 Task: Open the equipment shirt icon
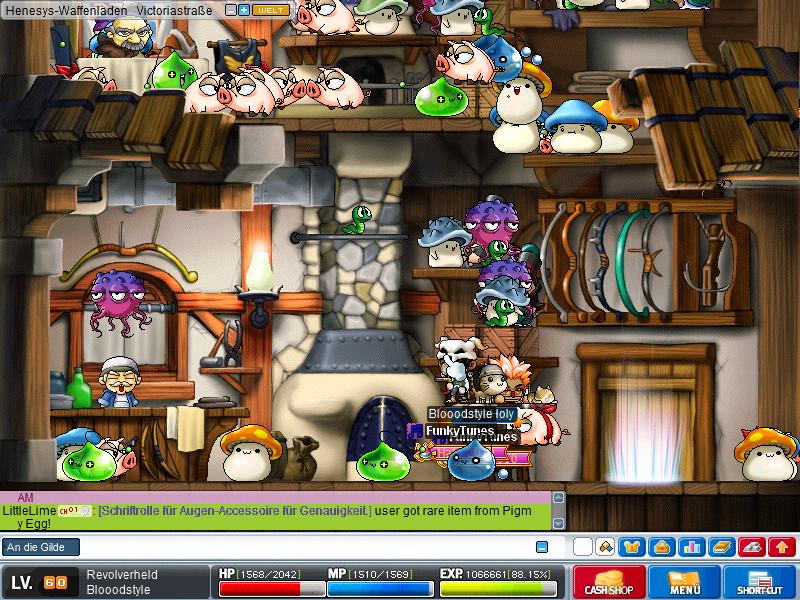633,547
